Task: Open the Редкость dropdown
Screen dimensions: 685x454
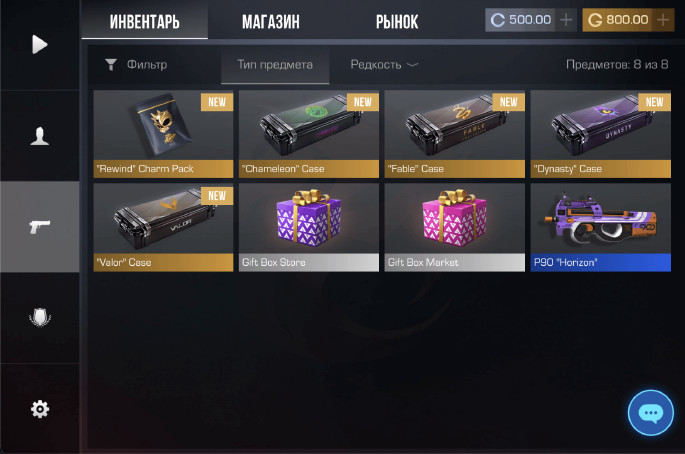Action: point(384,65)
